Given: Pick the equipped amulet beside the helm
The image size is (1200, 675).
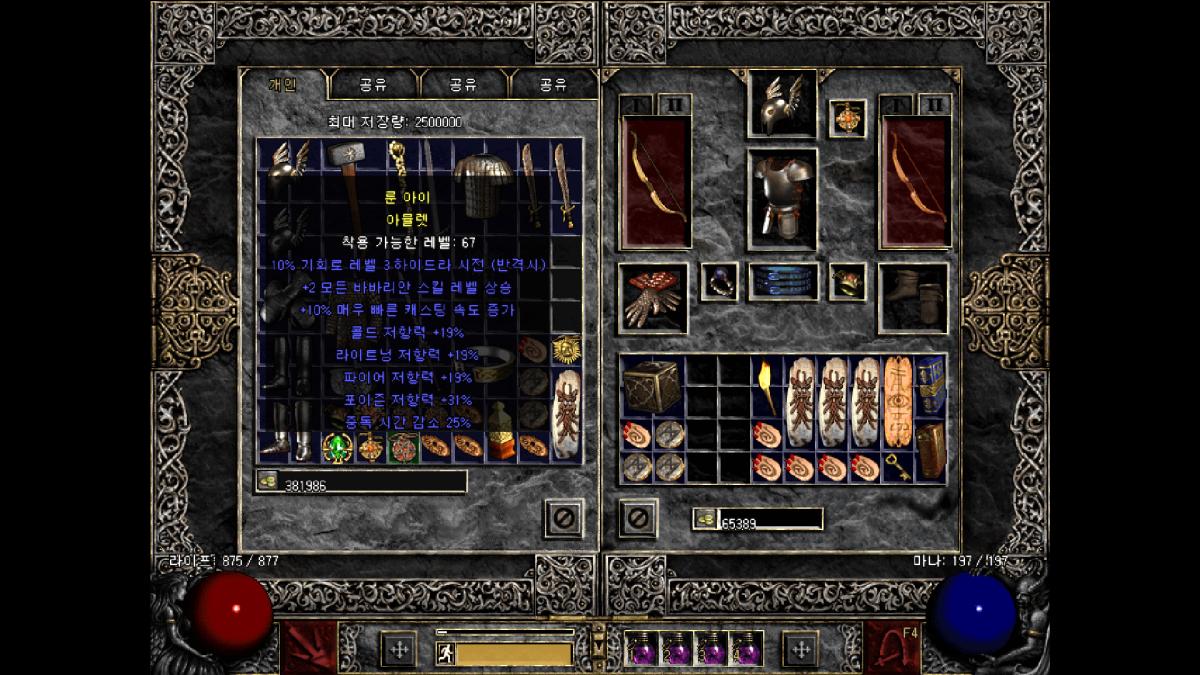Looking at the screenshot, I should click(x=848, y=118).
